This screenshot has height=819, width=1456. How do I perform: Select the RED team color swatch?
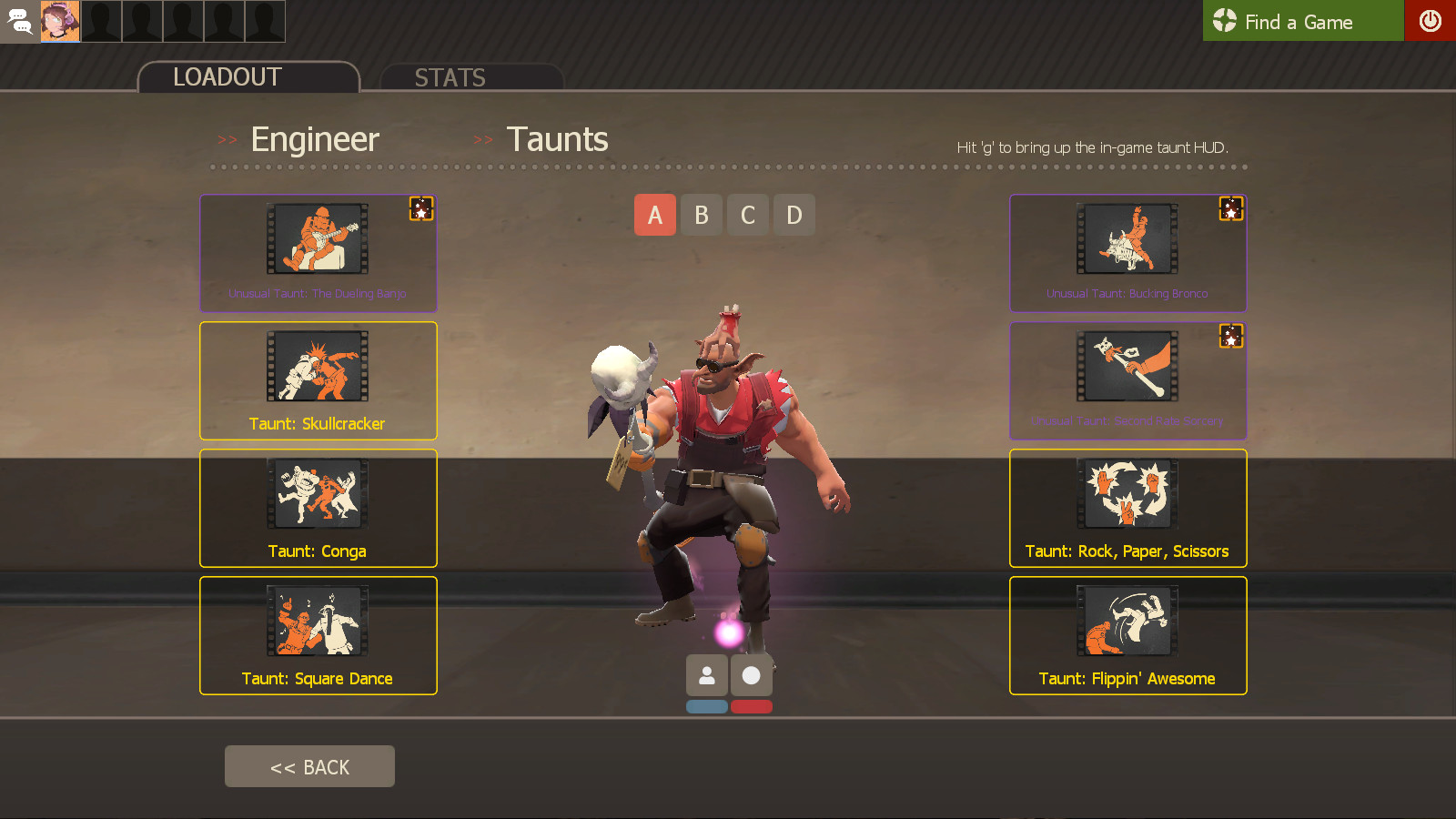pyautogui.click(x=750, y=706)
